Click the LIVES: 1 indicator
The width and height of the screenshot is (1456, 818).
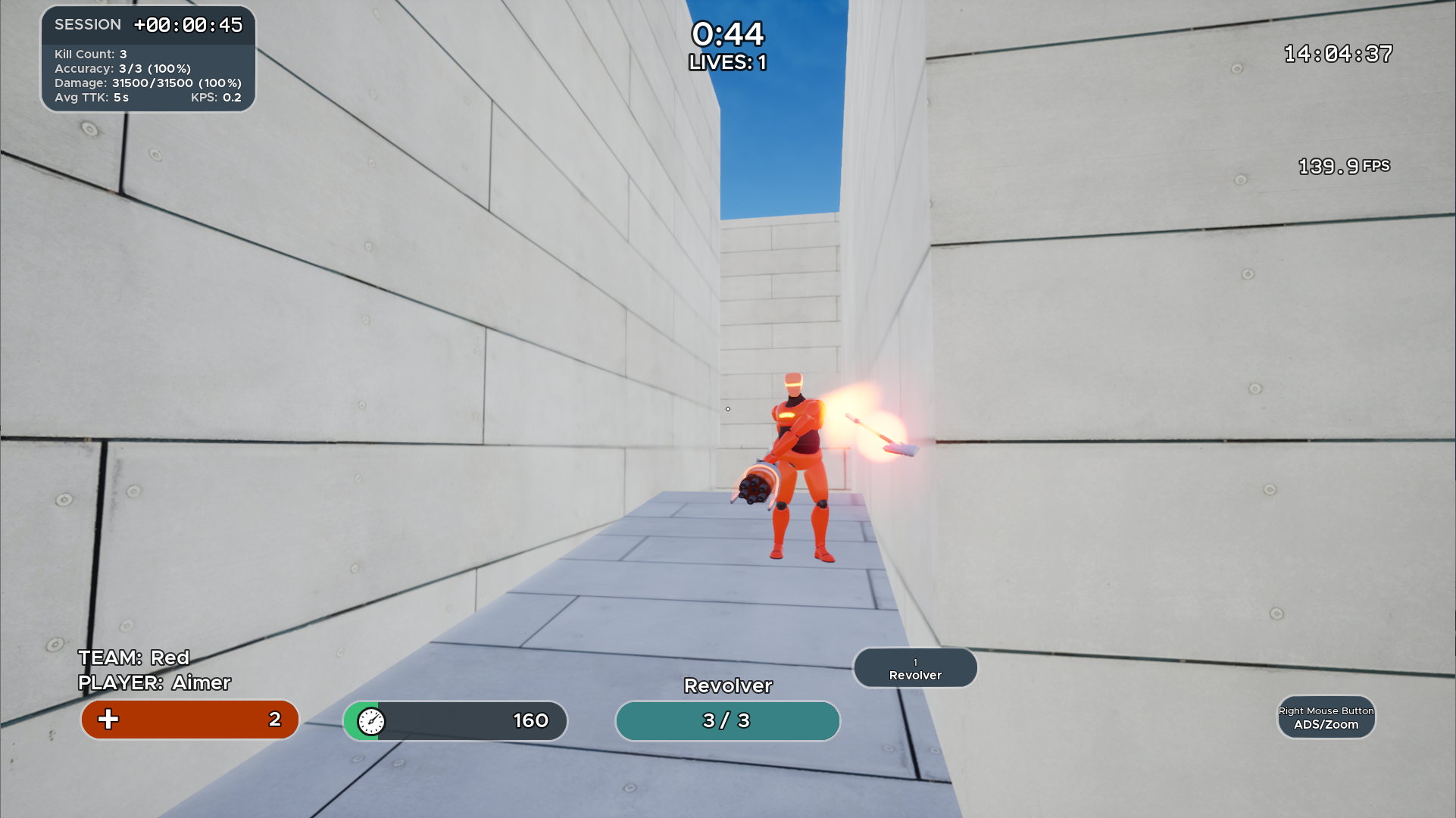[x=726, y=63]
